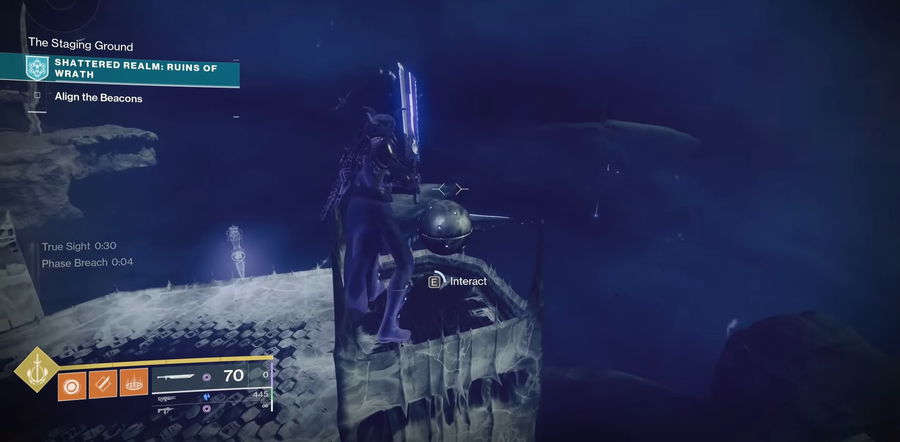Click the Align the Beacons objective checkbox
The height and width of the screenshot is (442, 900).
click(37, 96)
